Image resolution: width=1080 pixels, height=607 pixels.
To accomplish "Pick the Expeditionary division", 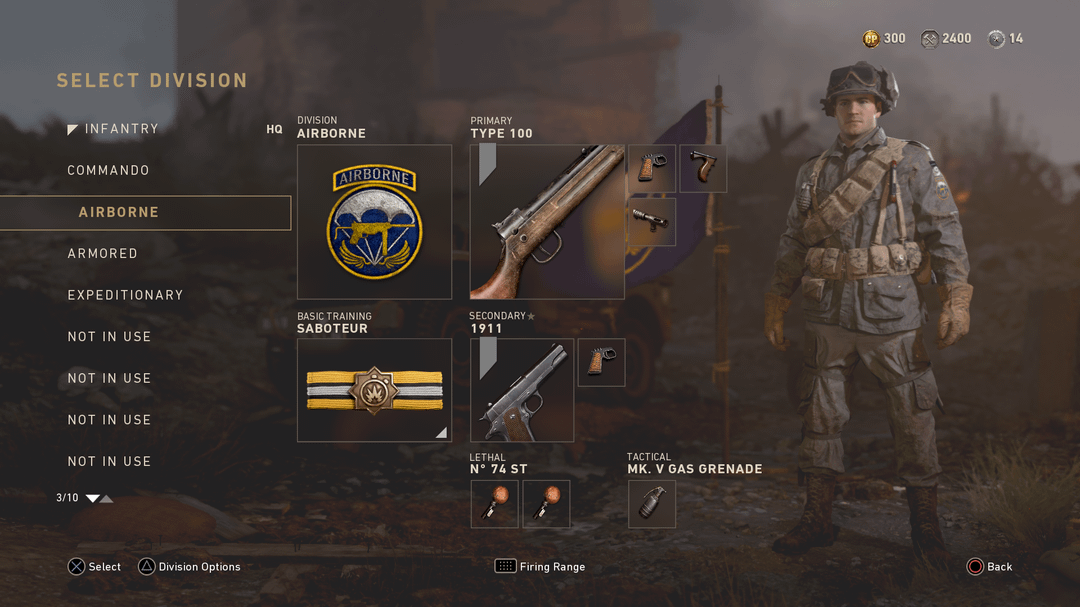I will point(125,296).
